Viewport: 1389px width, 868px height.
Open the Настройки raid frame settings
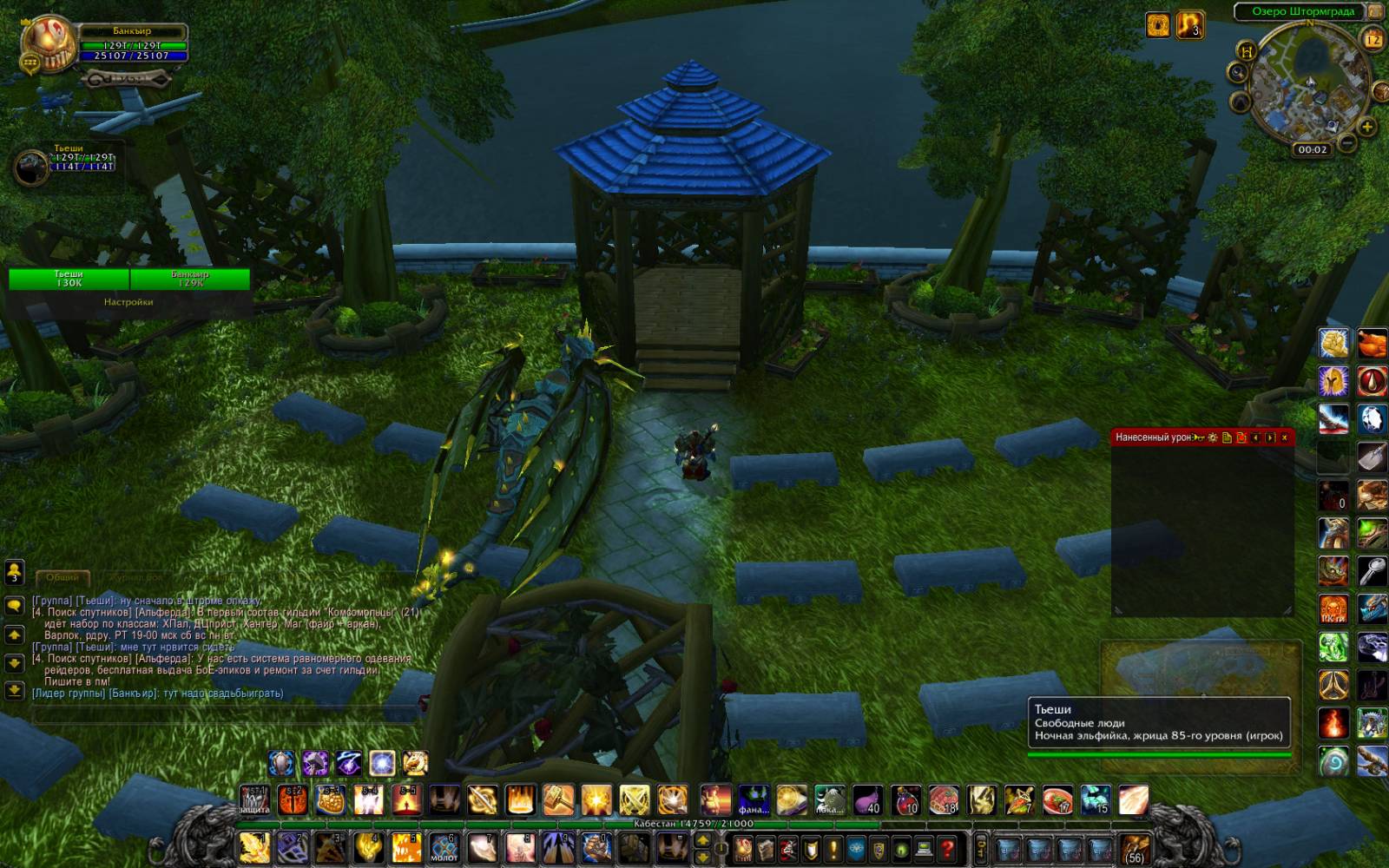(x=128, y=302)
